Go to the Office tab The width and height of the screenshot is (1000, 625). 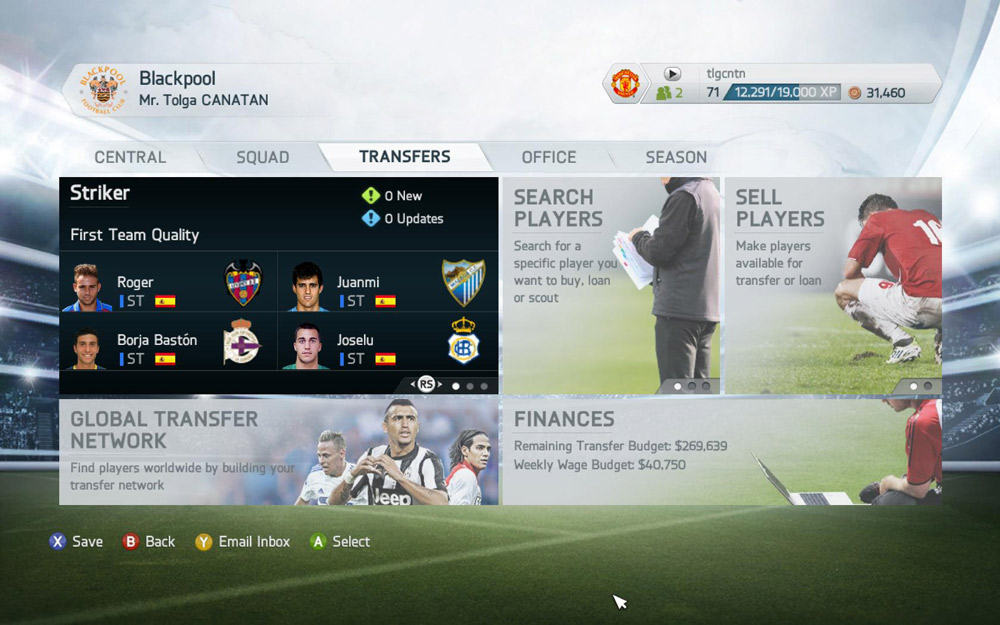[x=548, y=157]
